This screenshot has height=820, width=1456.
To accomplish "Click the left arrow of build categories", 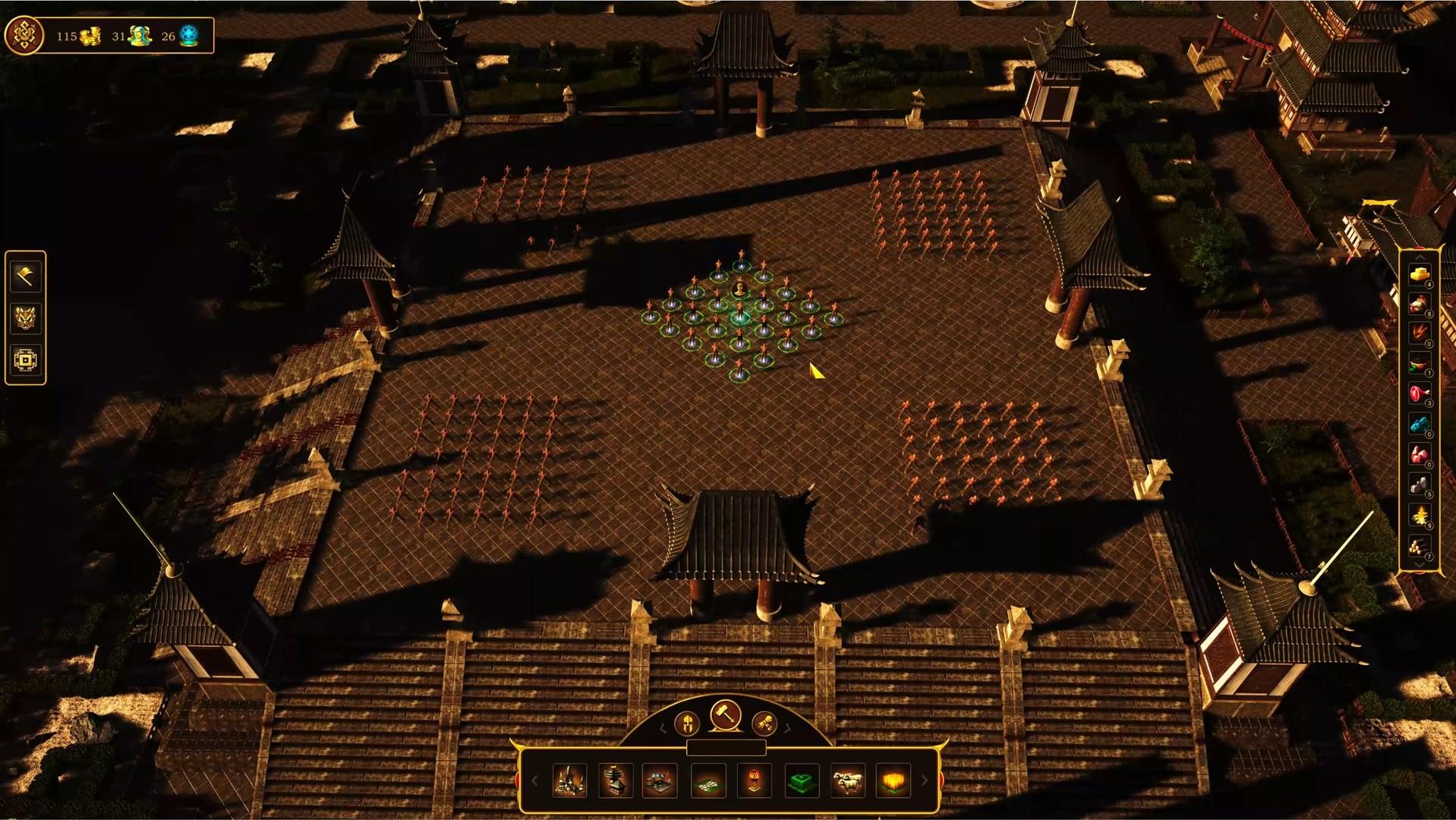I will [536, 781].
